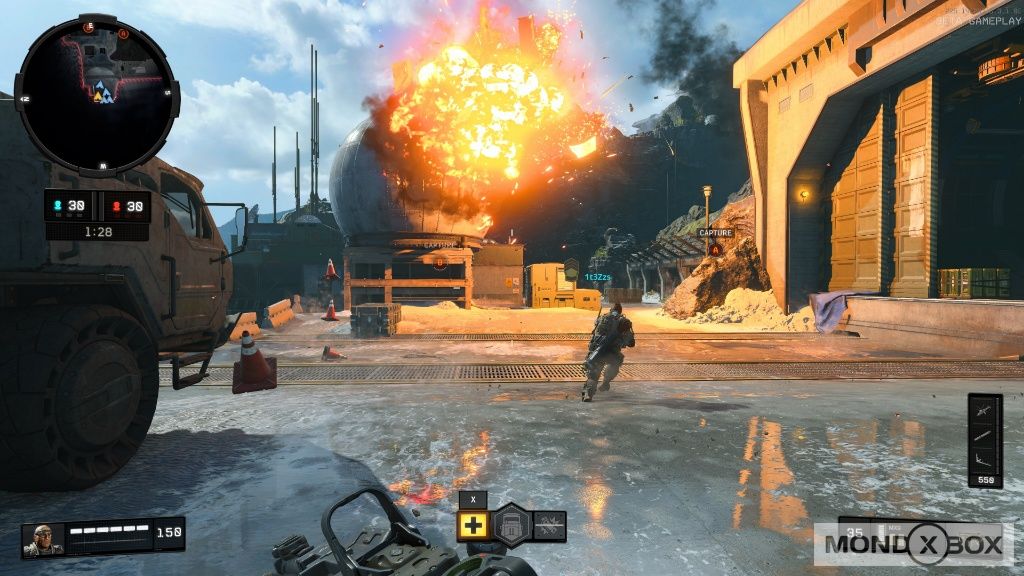Choose the middle scorestreak missile icon
The width and height of the screenshot is (1024, 576).
[x=984, y=436]
